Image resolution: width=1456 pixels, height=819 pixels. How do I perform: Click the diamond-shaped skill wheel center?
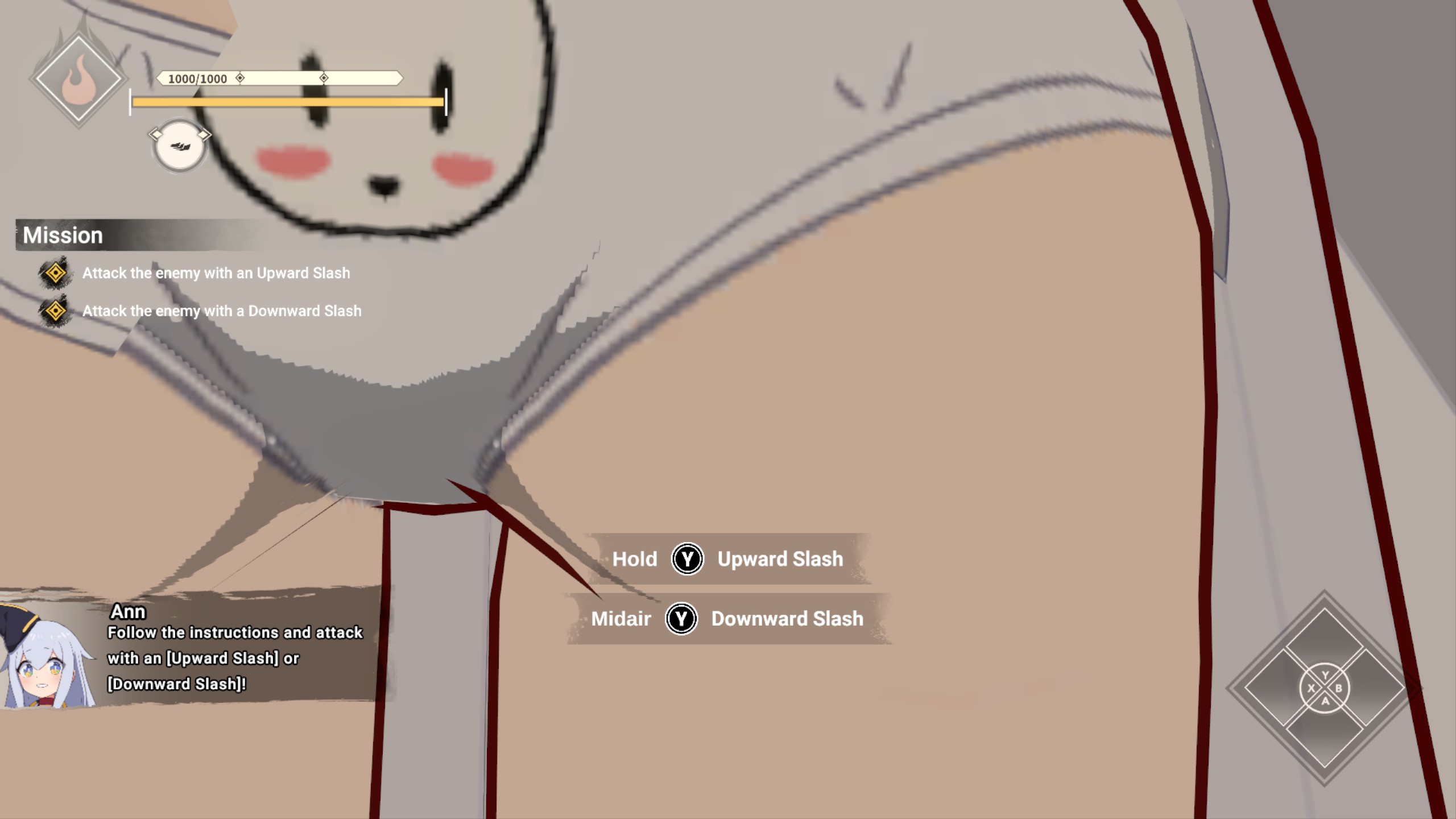1325,688
